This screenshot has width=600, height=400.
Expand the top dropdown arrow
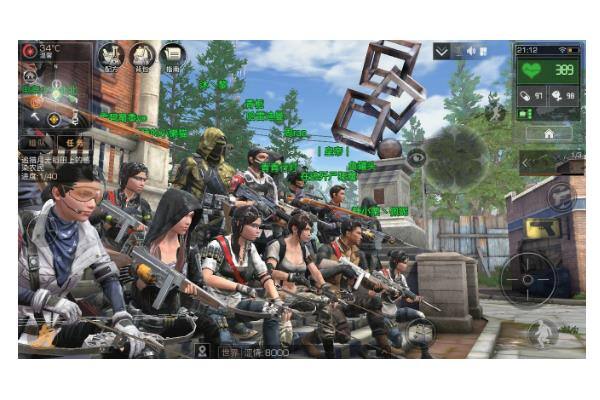[442, 51]
